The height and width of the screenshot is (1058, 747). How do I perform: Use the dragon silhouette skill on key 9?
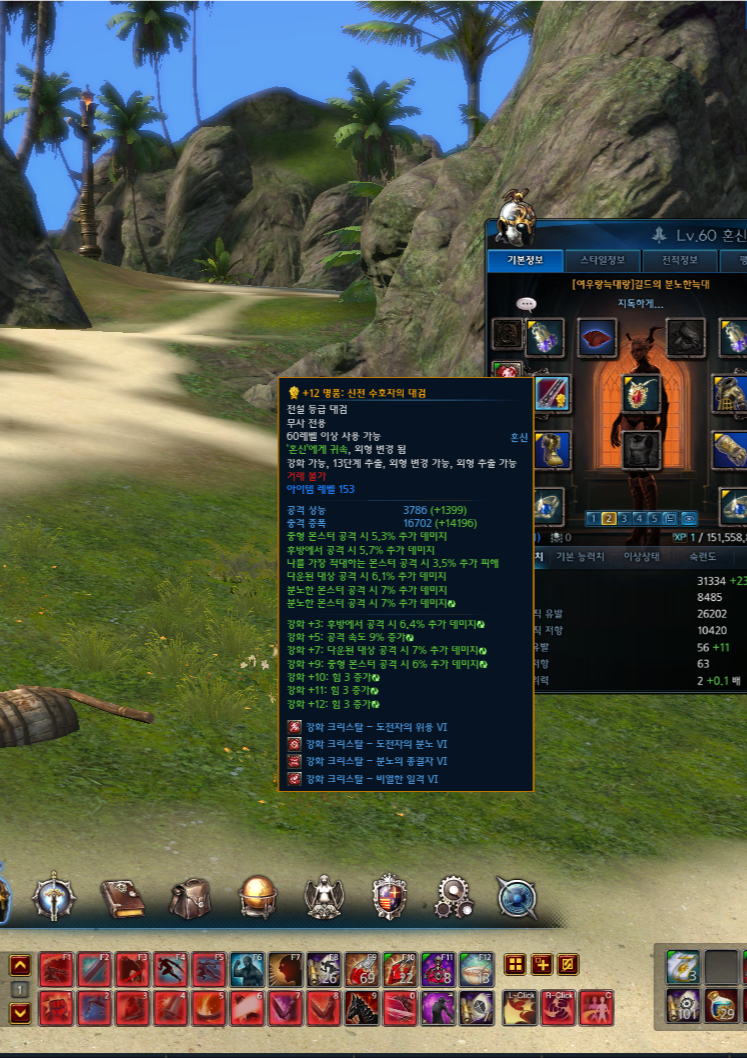click(x=361, y=1008)
